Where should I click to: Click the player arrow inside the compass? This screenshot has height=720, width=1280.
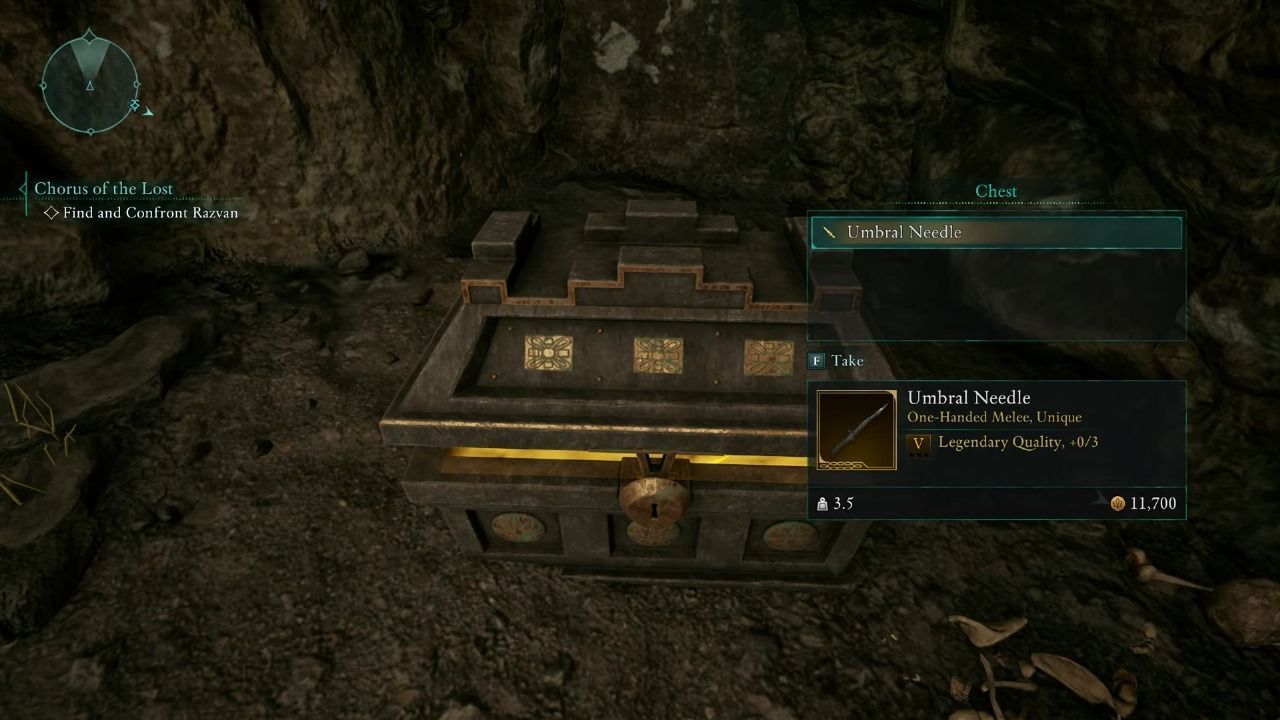click(x=90, y=84)
